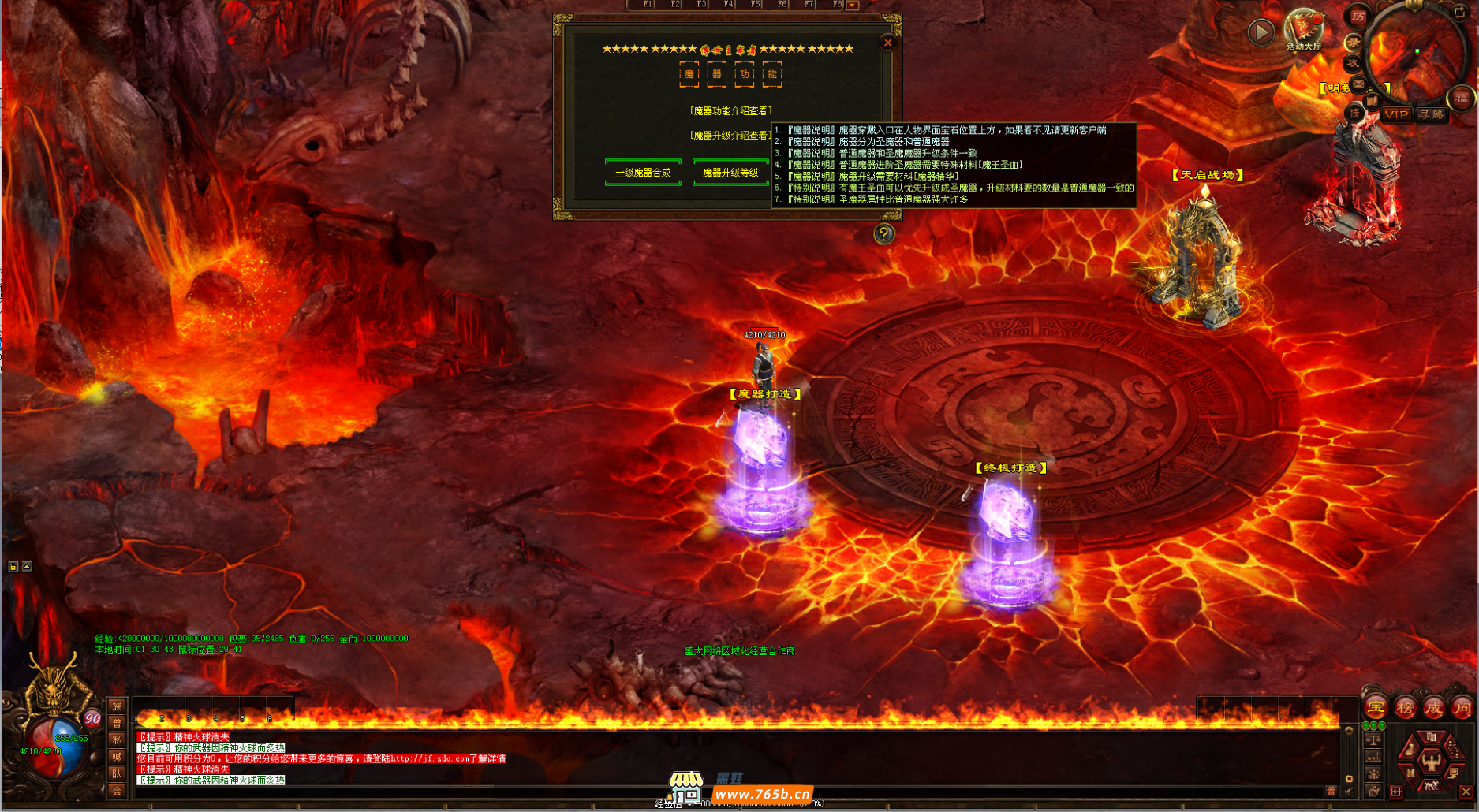
Task: Open the 活动大厅 activity hall icon
Action: (x=1303, y=30)
